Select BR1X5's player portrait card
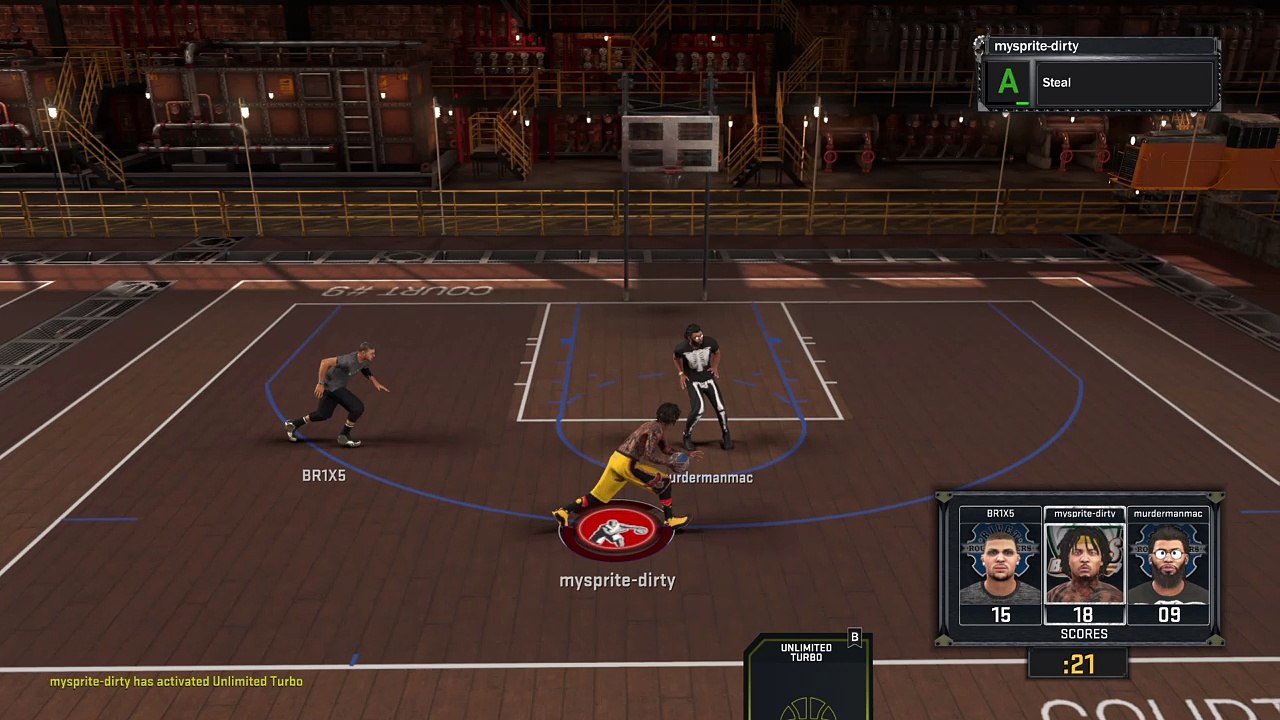This screenshot has height=720, width=1280. (1000, 565)
